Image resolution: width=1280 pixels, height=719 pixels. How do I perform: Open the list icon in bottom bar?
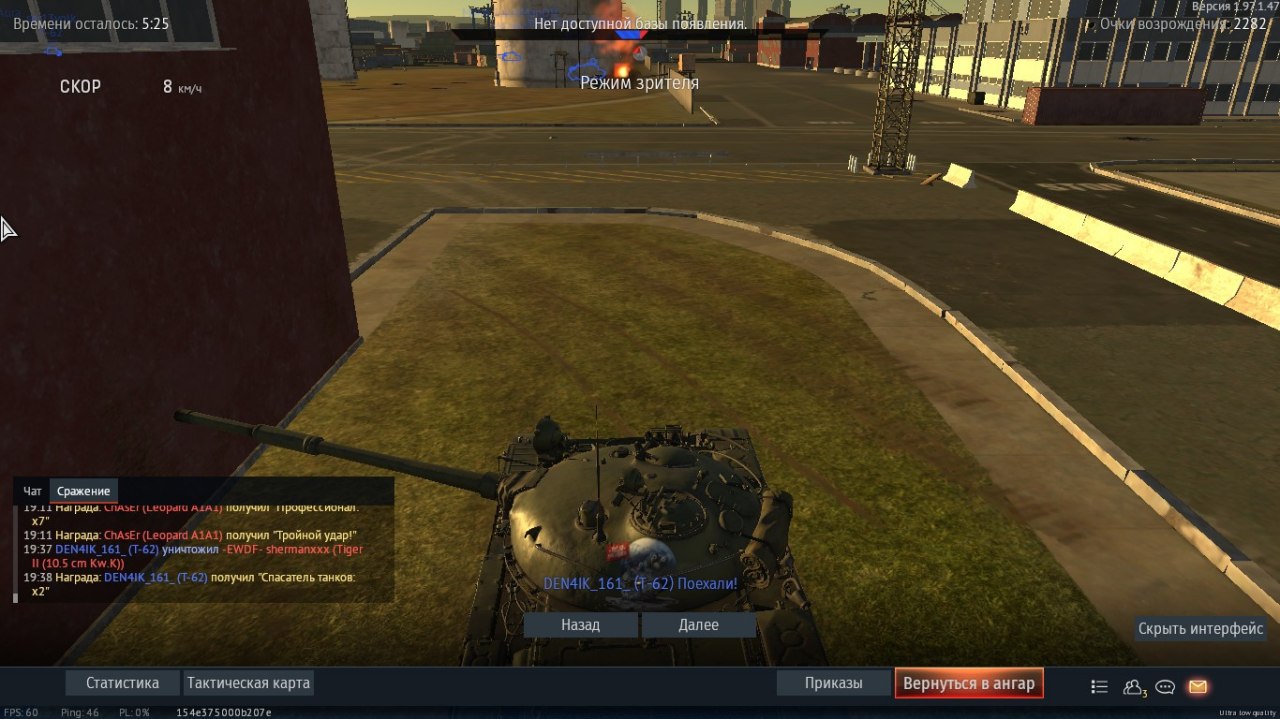click(1099, 687)
